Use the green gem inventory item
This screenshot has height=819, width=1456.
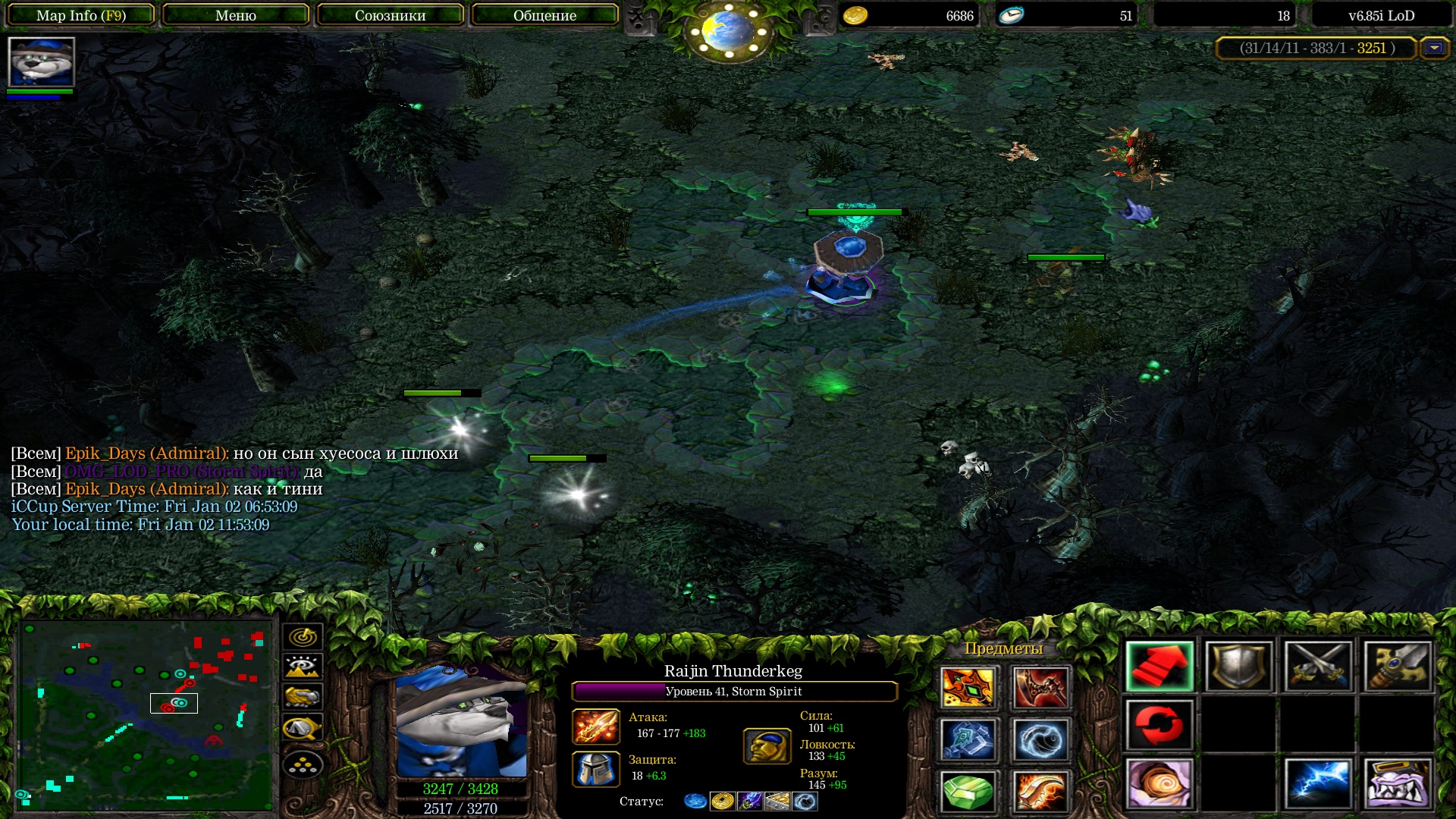968,792
